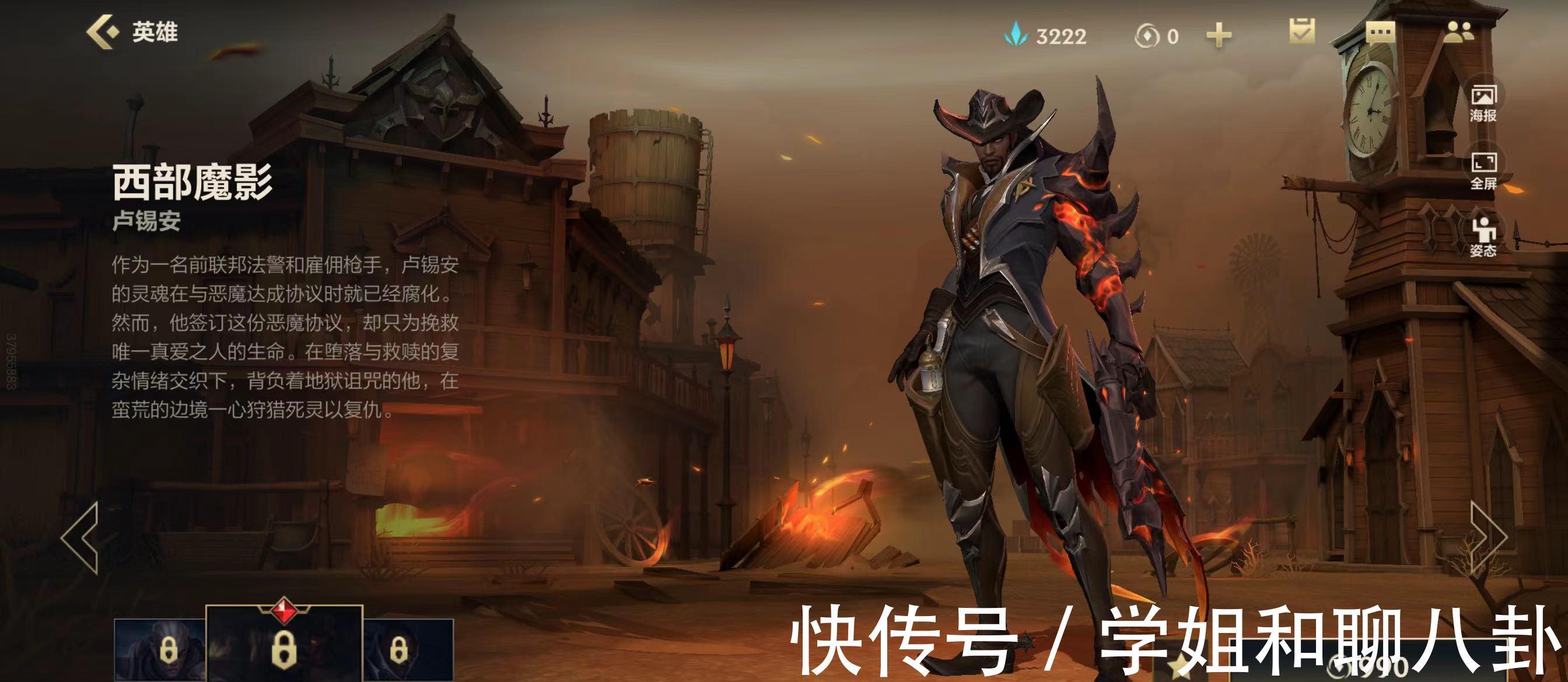Open the friends list icon
Screen dimensions: 1568x682
tap(1459, 32)
